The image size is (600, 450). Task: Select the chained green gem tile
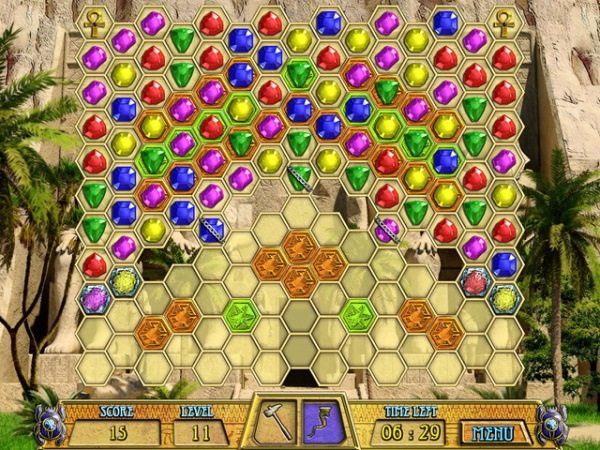tap(299, 179)
